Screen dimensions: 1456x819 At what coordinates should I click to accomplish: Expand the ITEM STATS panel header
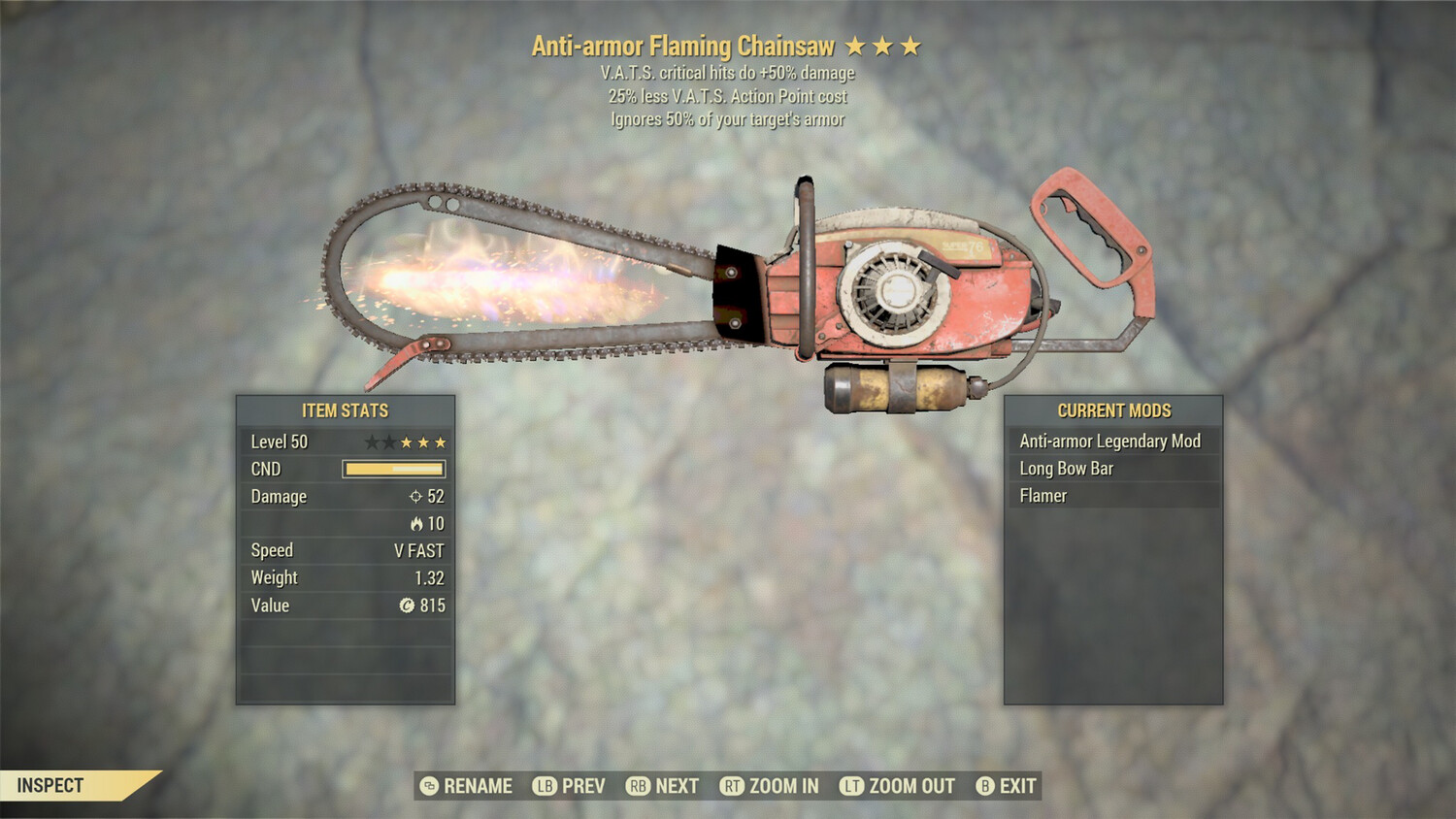tap(345, 409)
